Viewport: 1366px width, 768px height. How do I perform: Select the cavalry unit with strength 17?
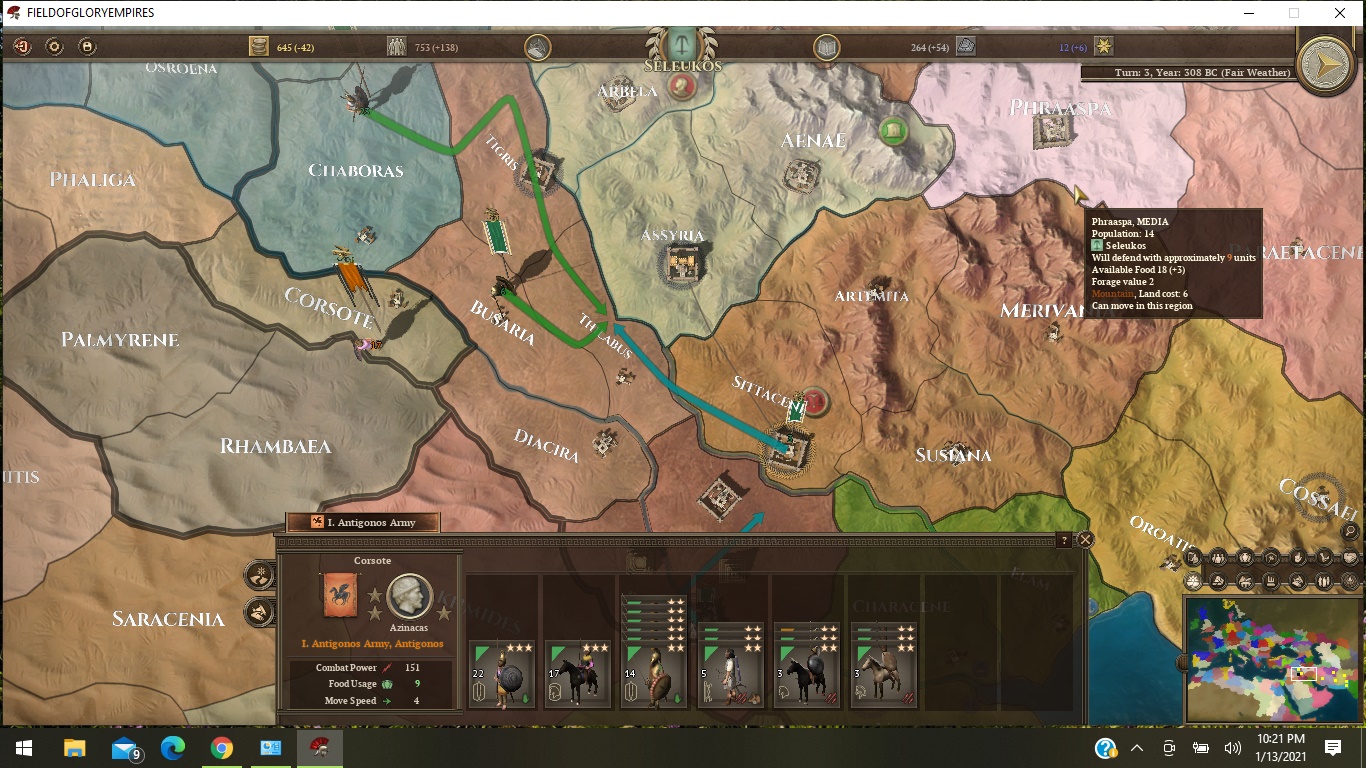click(578, 675)
